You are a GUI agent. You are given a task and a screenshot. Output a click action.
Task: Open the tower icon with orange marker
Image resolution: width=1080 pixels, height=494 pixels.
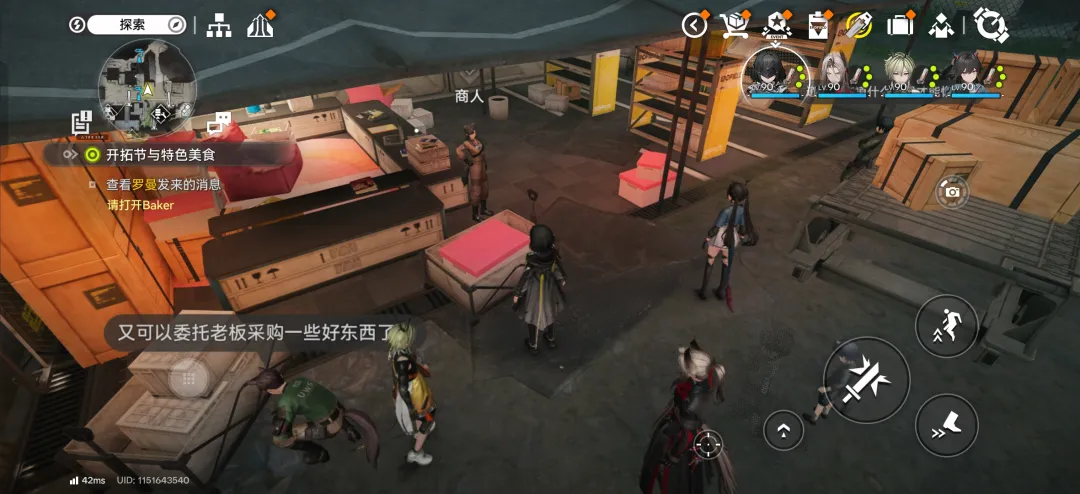260,24
